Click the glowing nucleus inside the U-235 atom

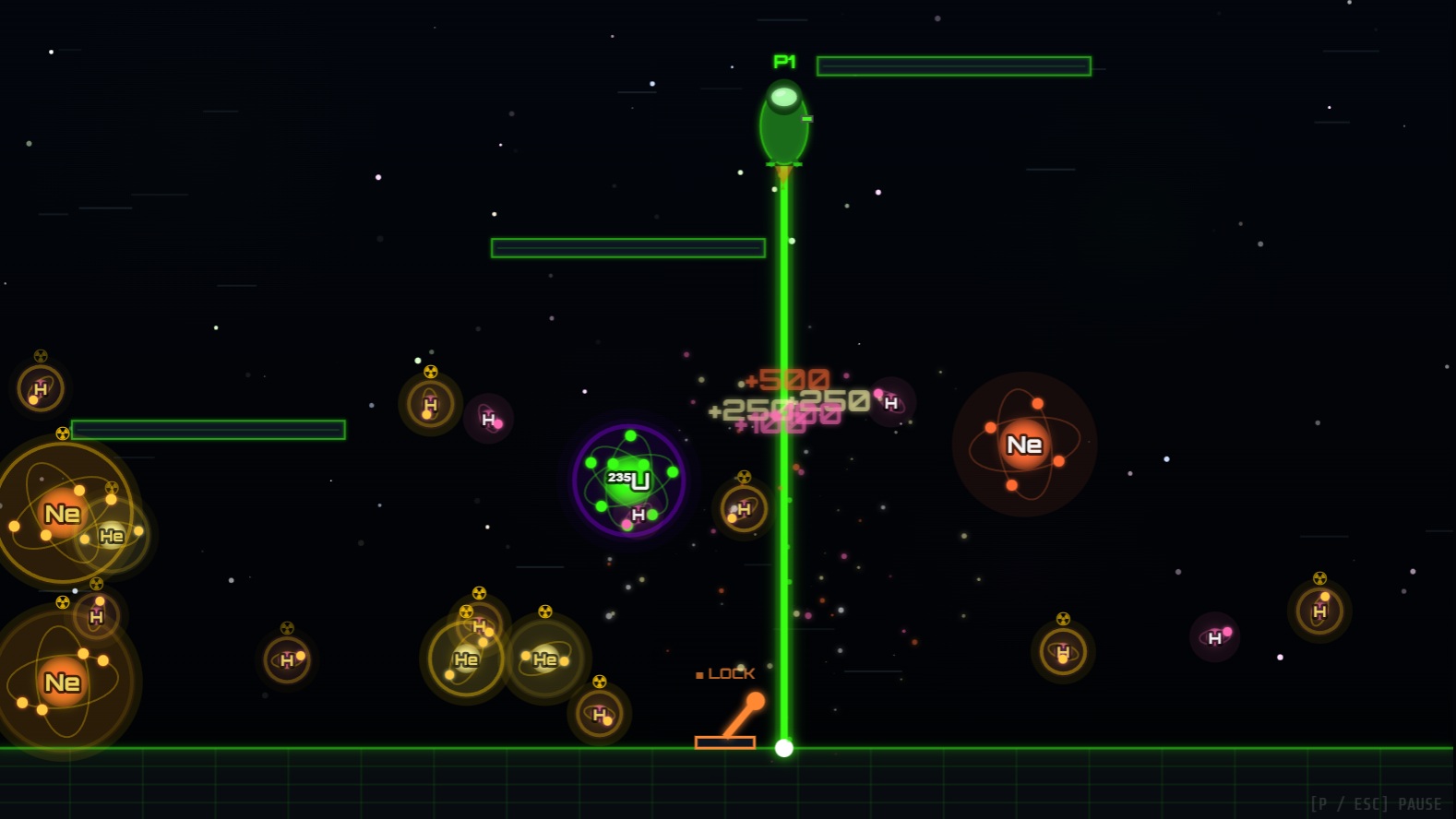point(626,478)
